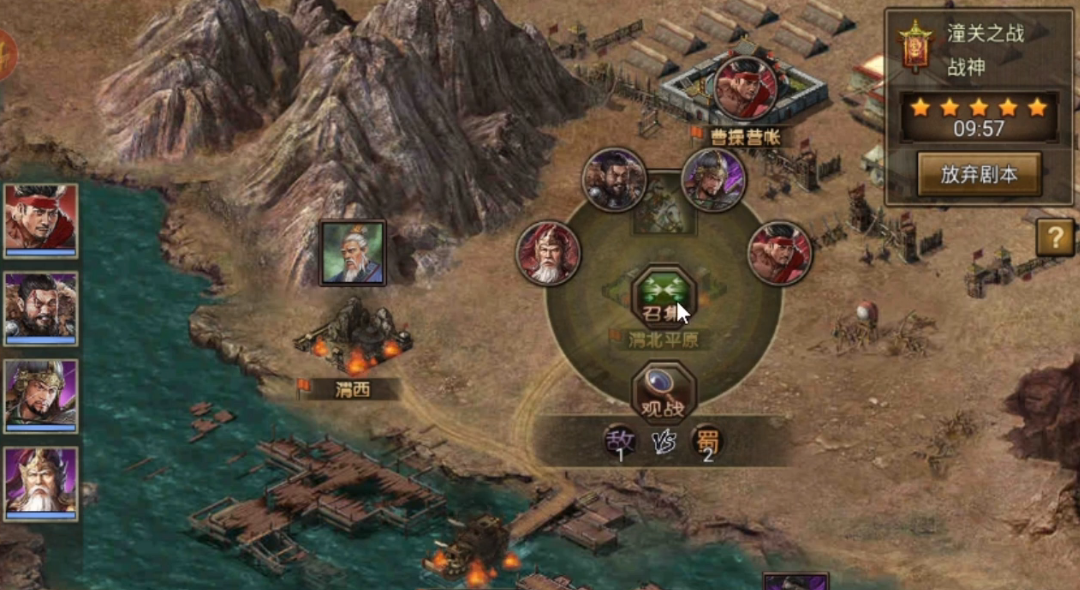Click the gray-haired advisor portrait above 渭西
Screen dimensions: 1080x590
point(352,253)
